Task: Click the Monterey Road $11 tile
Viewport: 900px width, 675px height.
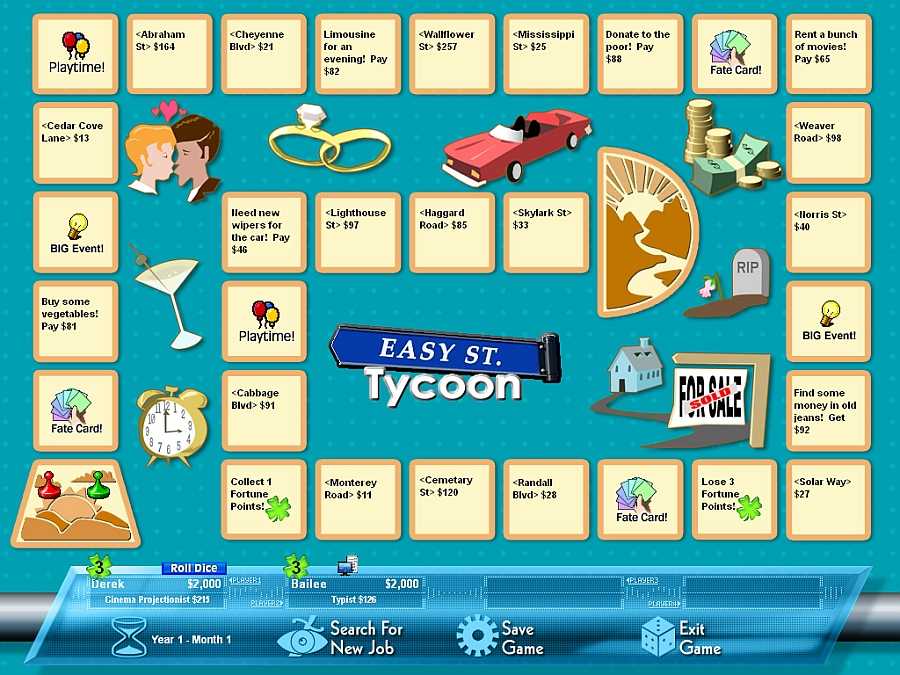Action: (x=358, y=500)
